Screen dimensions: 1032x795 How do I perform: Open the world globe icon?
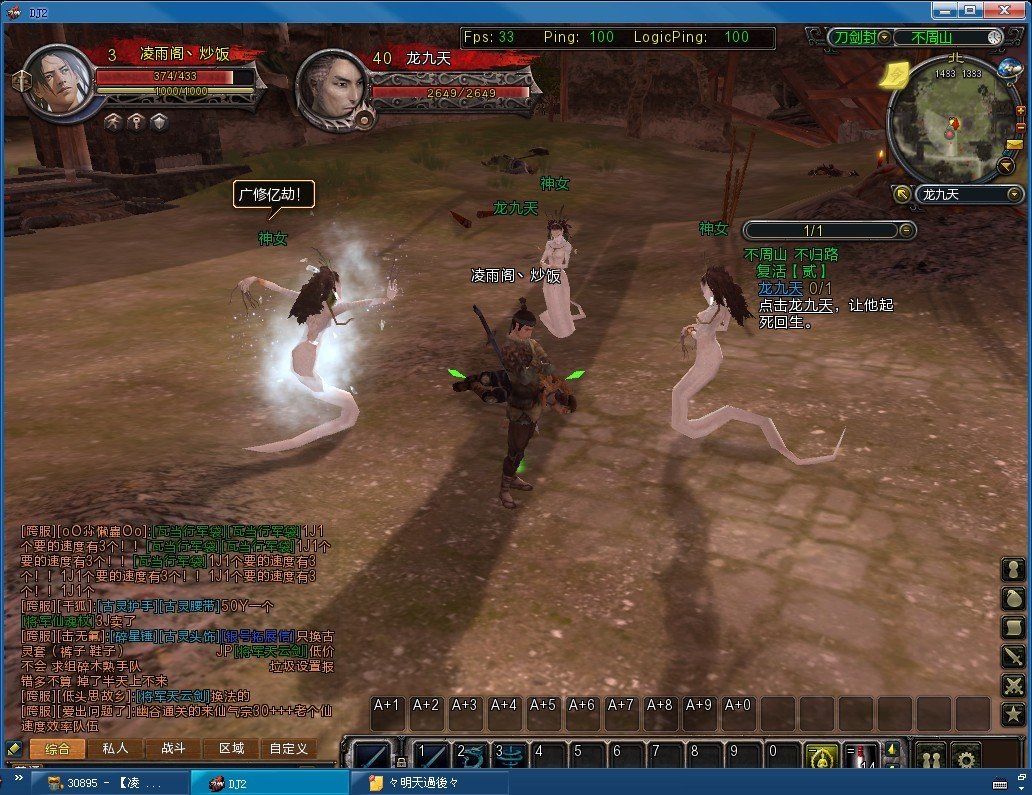pos(1009,69)
